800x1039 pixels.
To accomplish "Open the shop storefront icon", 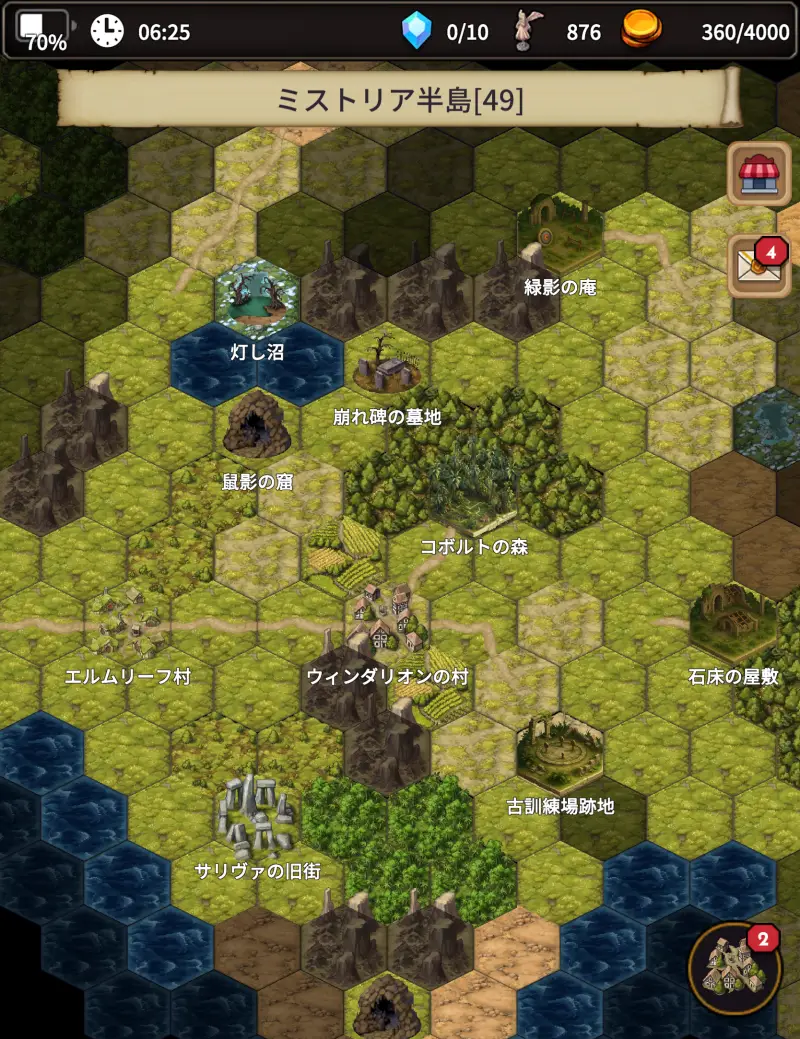I will click(759, 174).
